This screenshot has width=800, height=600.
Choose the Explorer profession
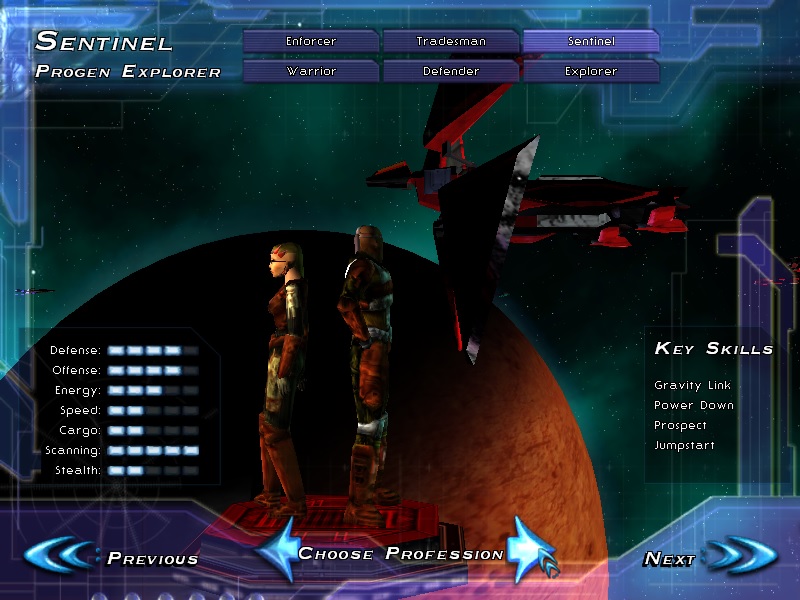pos(590,72)
